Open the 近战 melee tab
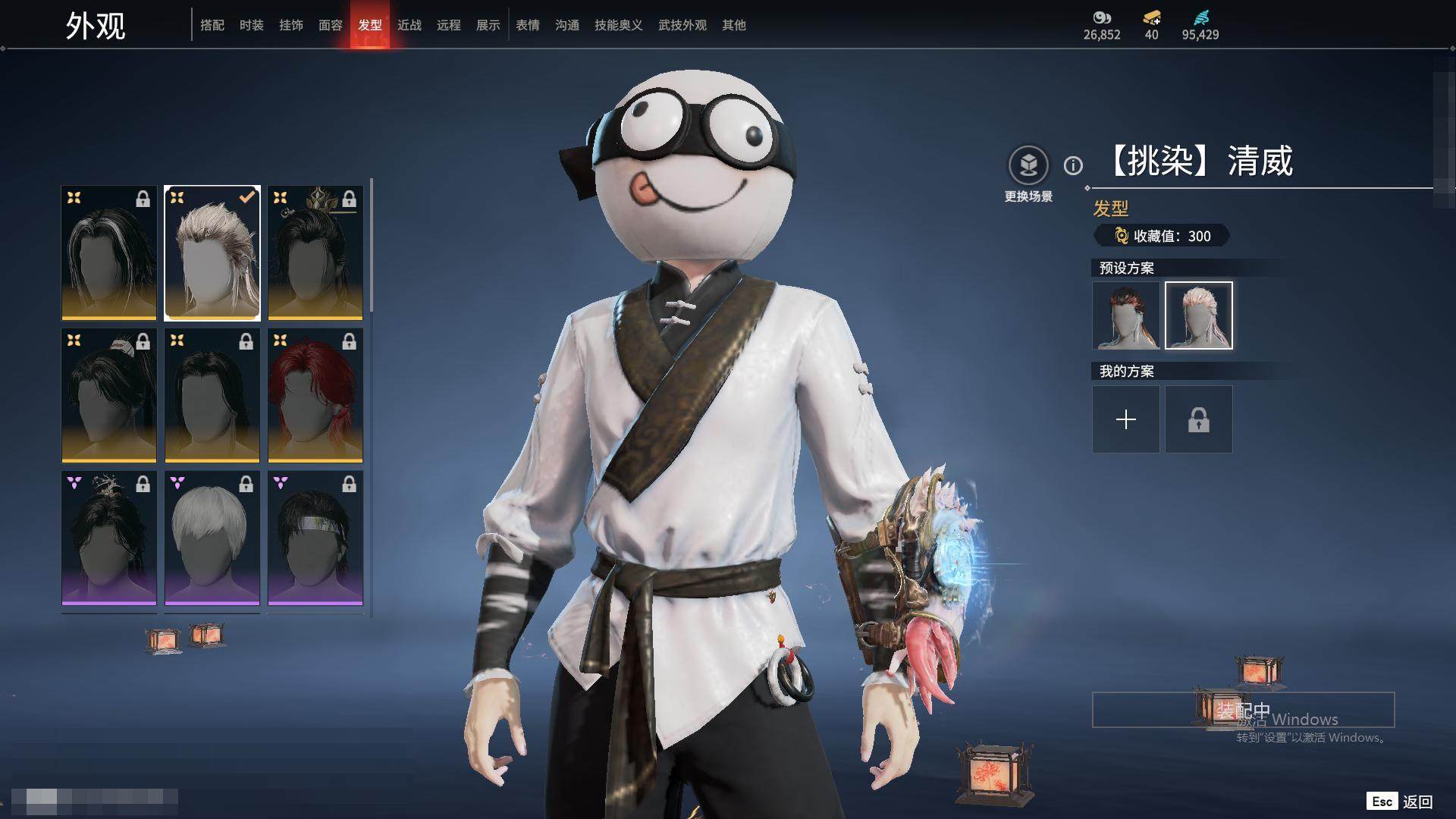 409,25
